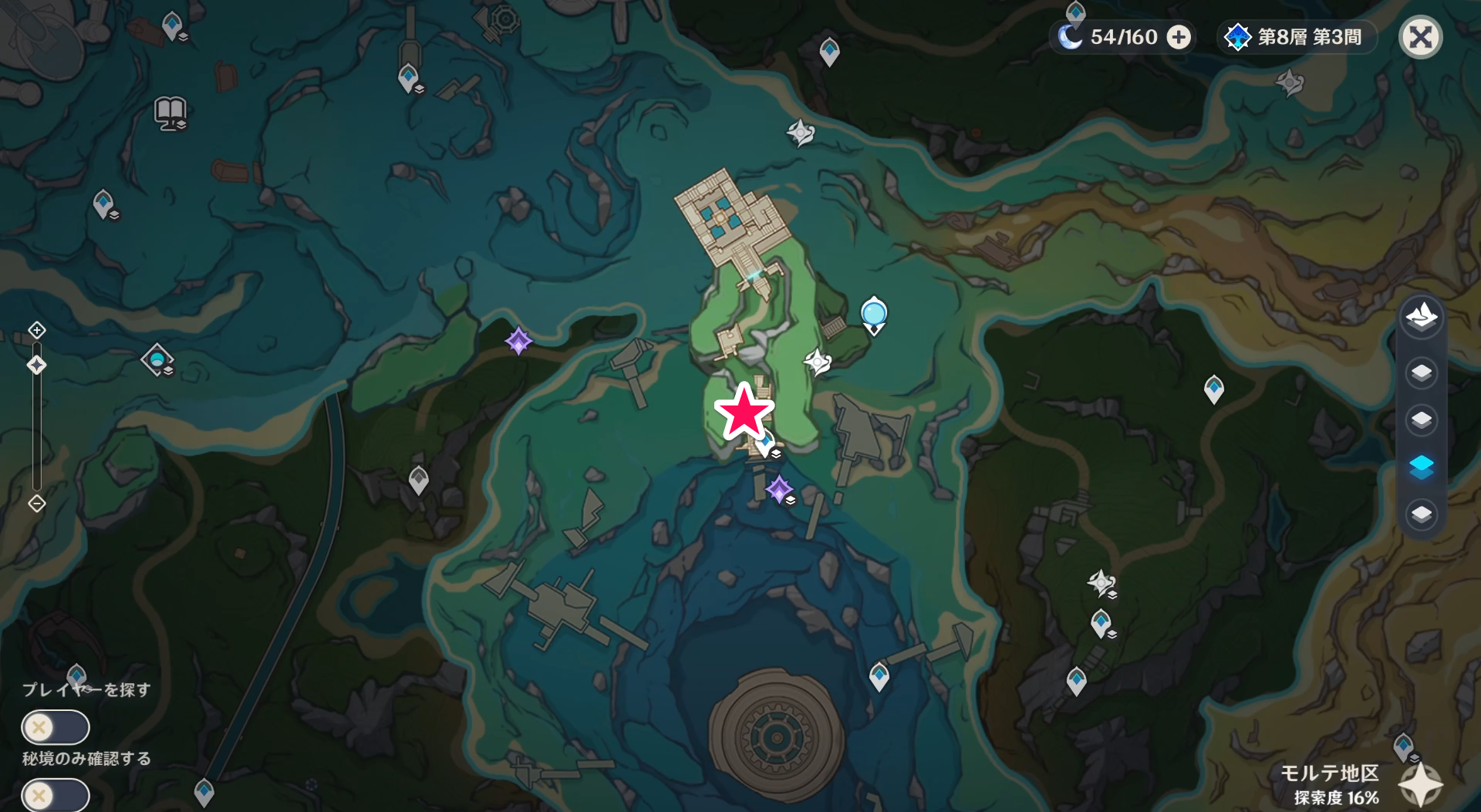Click the book archive icon in the top left
The height and width of the screenshot is (812, 1481).
pos(170,113)
